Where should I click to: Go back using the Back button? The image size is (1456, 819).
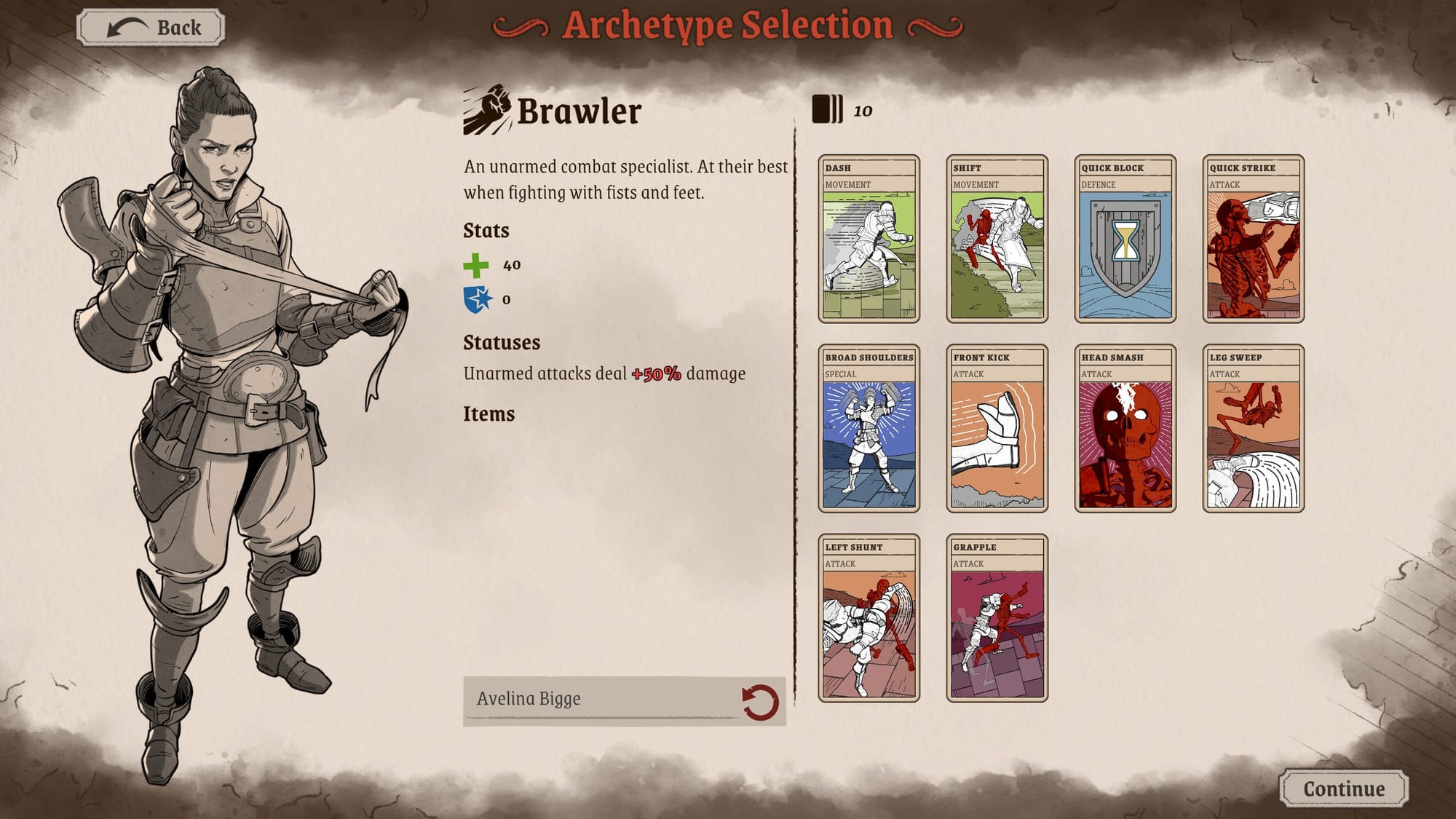click(149, 27)
